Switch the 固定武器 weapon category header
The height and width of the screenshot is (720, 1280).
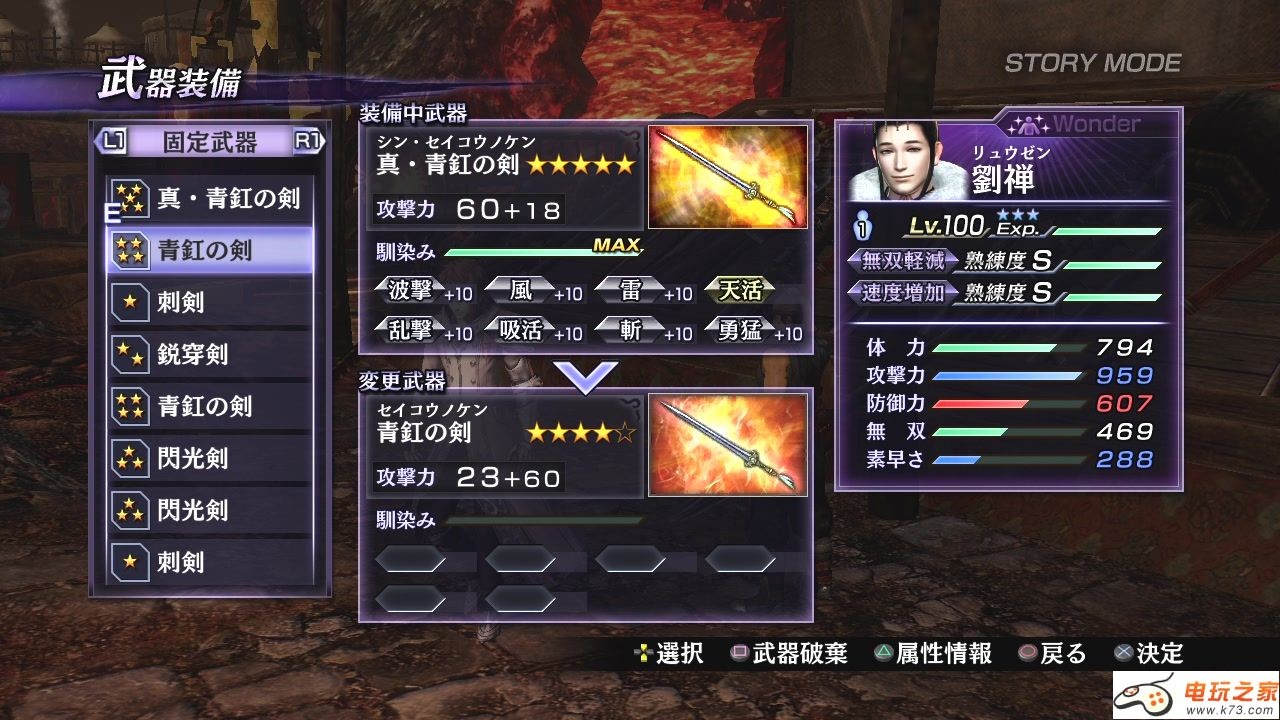pos(210,142)
